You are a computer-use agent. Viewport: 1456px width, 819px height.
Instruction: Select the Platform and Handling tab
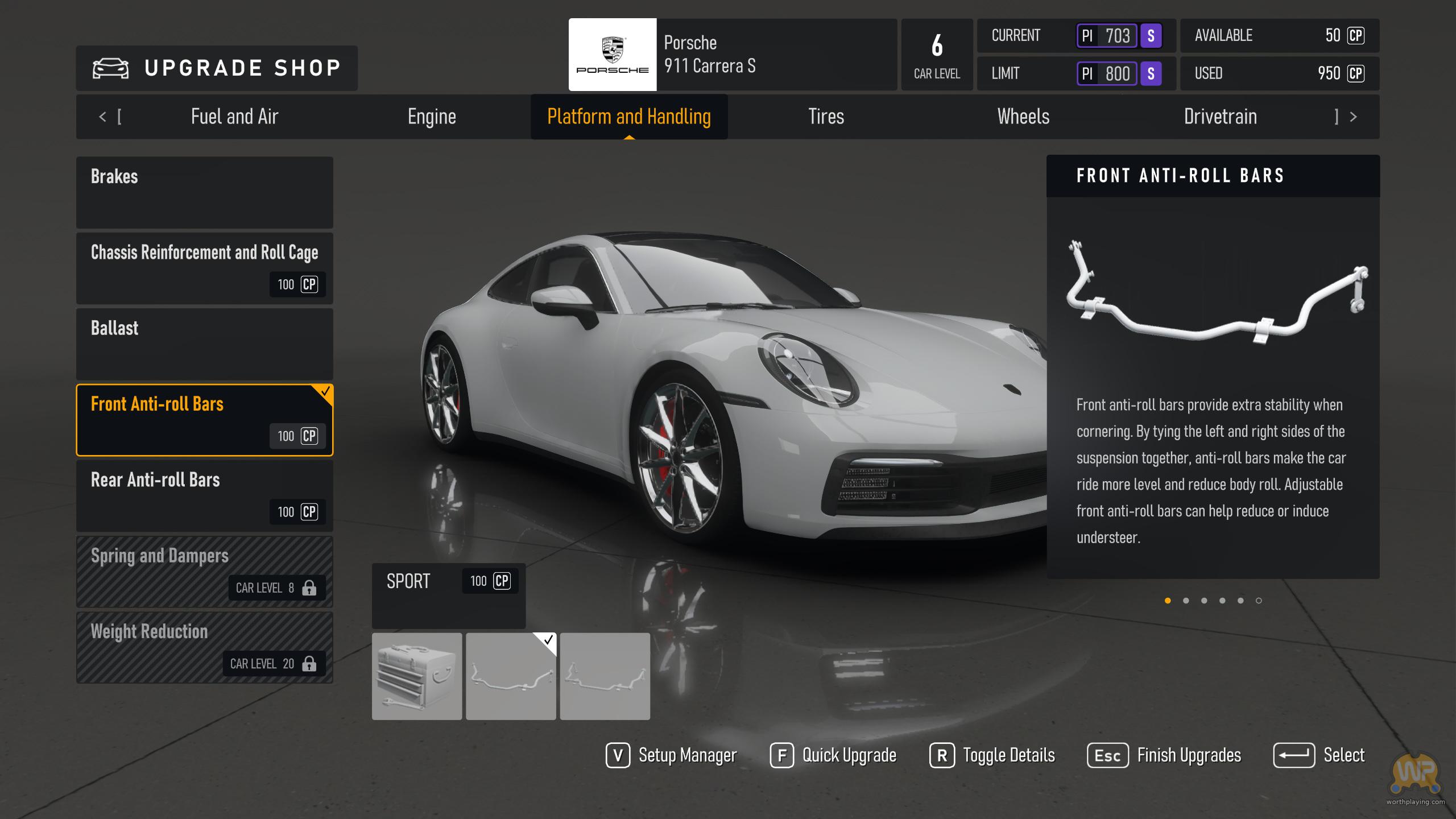pos(629,117)
